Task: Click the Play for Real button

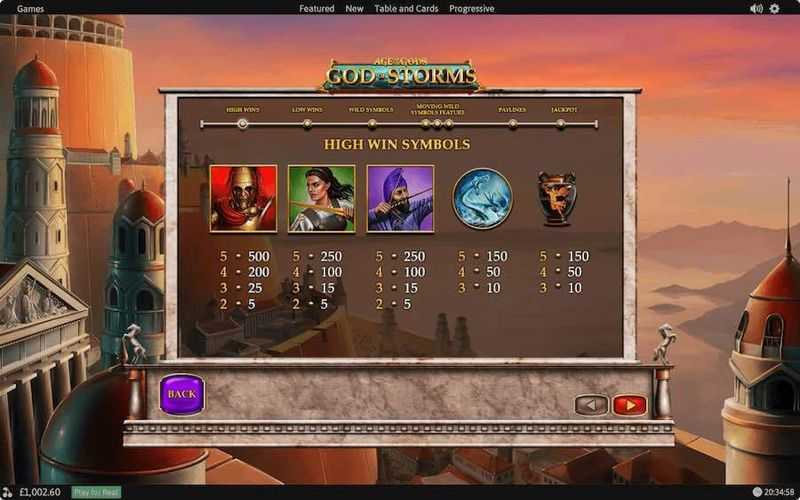Action: [97, 492]
